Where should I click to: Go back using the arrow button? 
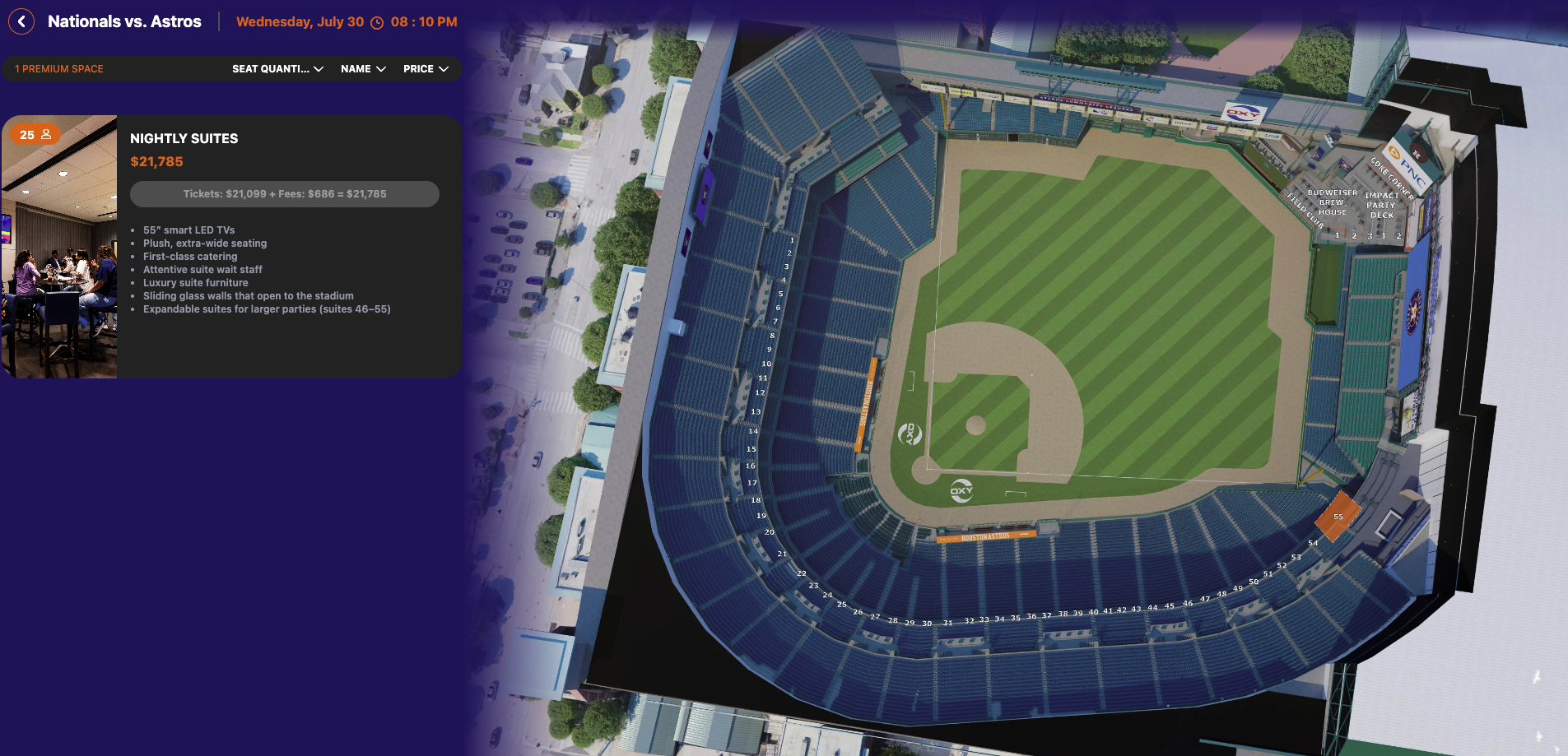[x=21, y=21]
